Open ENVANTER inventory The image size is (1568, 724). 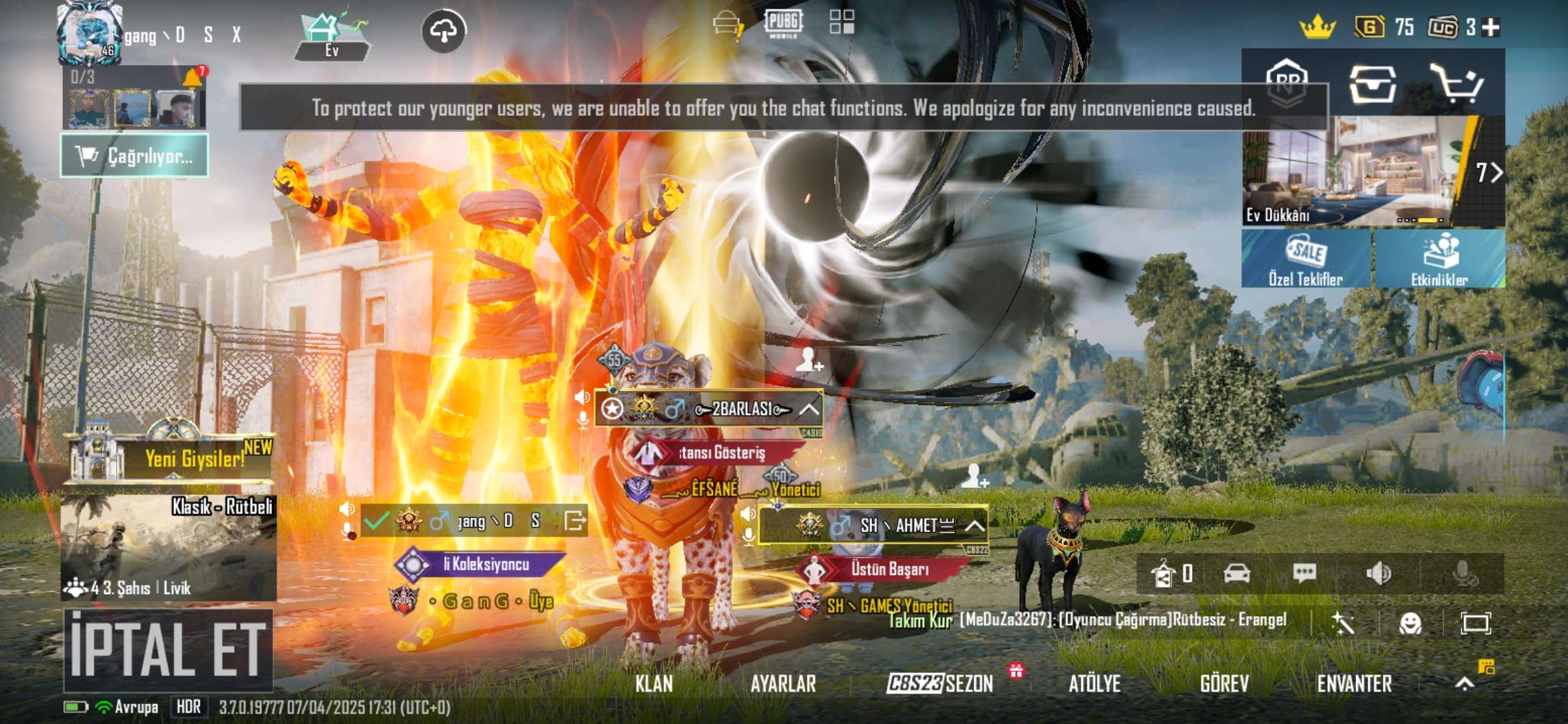click(x=1354, y=684)
